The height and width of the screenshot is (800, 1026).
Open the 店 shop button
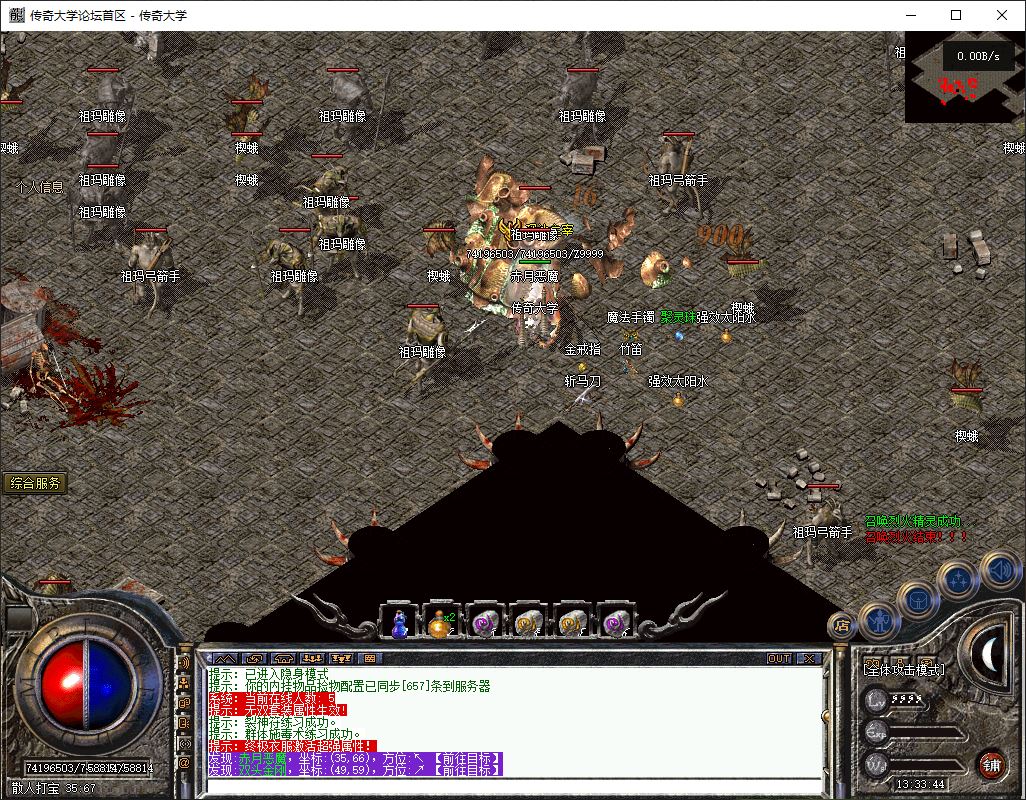(x=841, y=627)
